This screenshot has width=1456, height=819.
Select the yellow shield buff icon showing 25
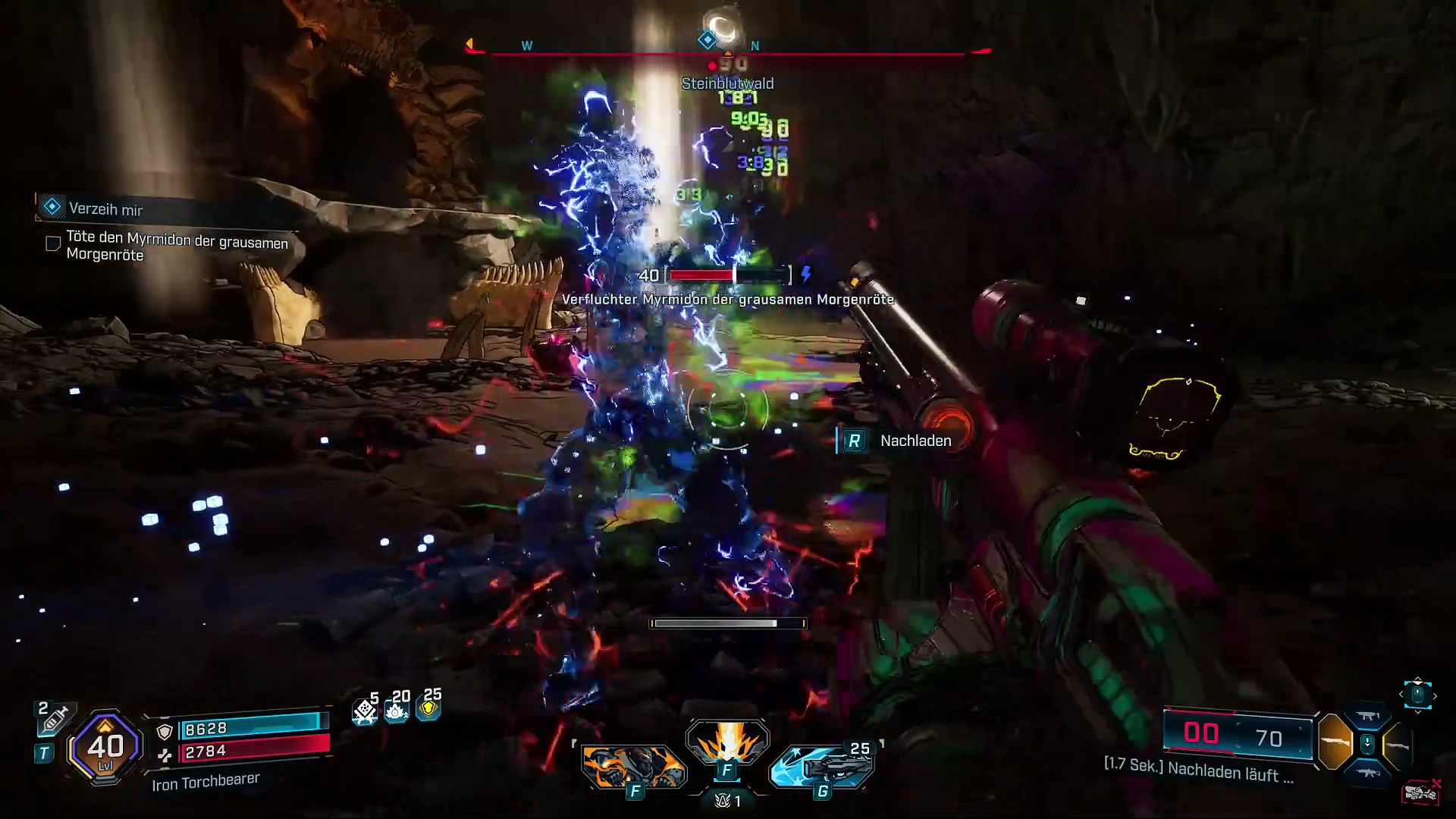pos(428,708)
